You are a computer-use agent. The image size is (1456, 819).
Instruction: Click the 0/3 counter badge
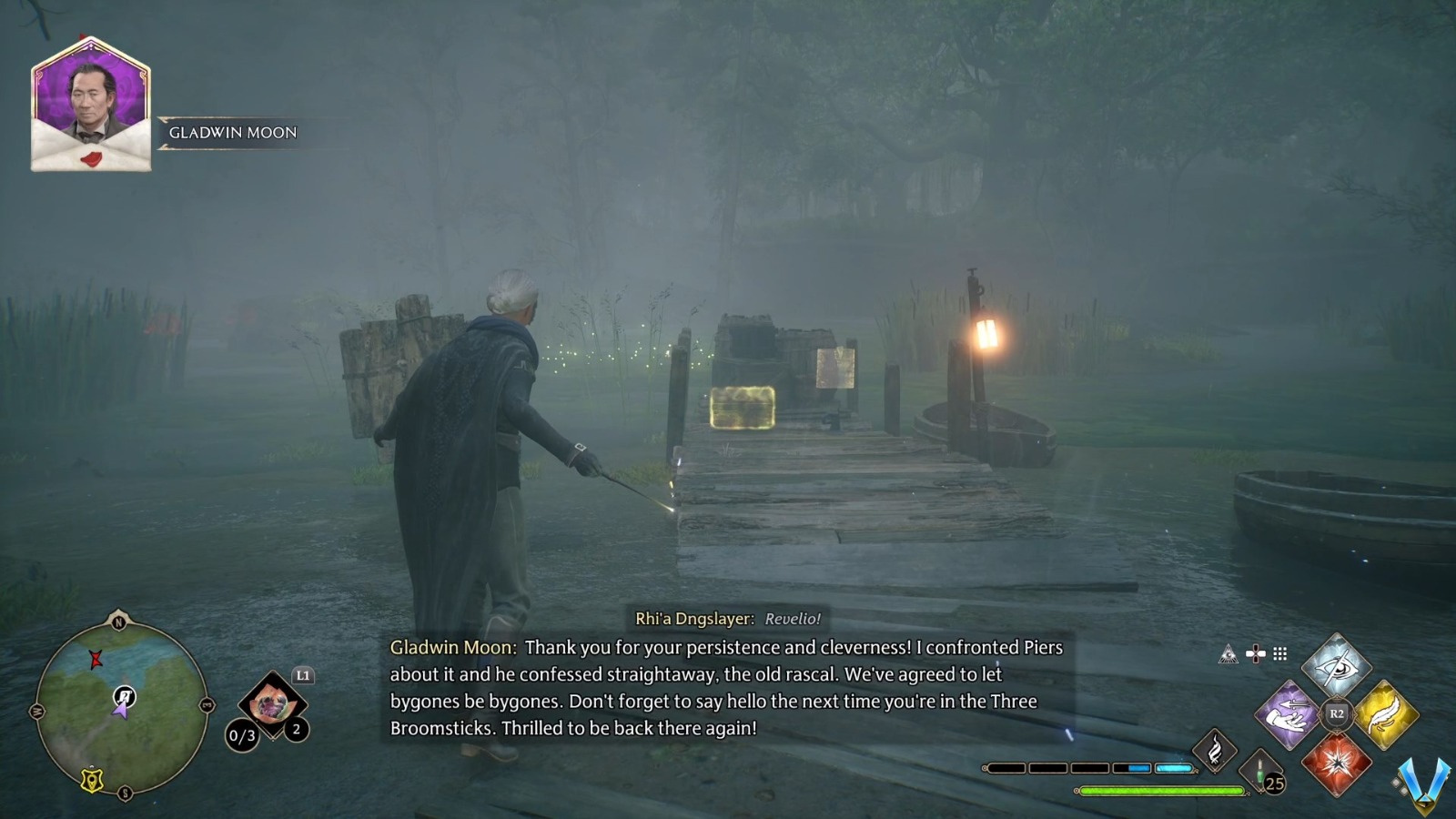point(242,734)
